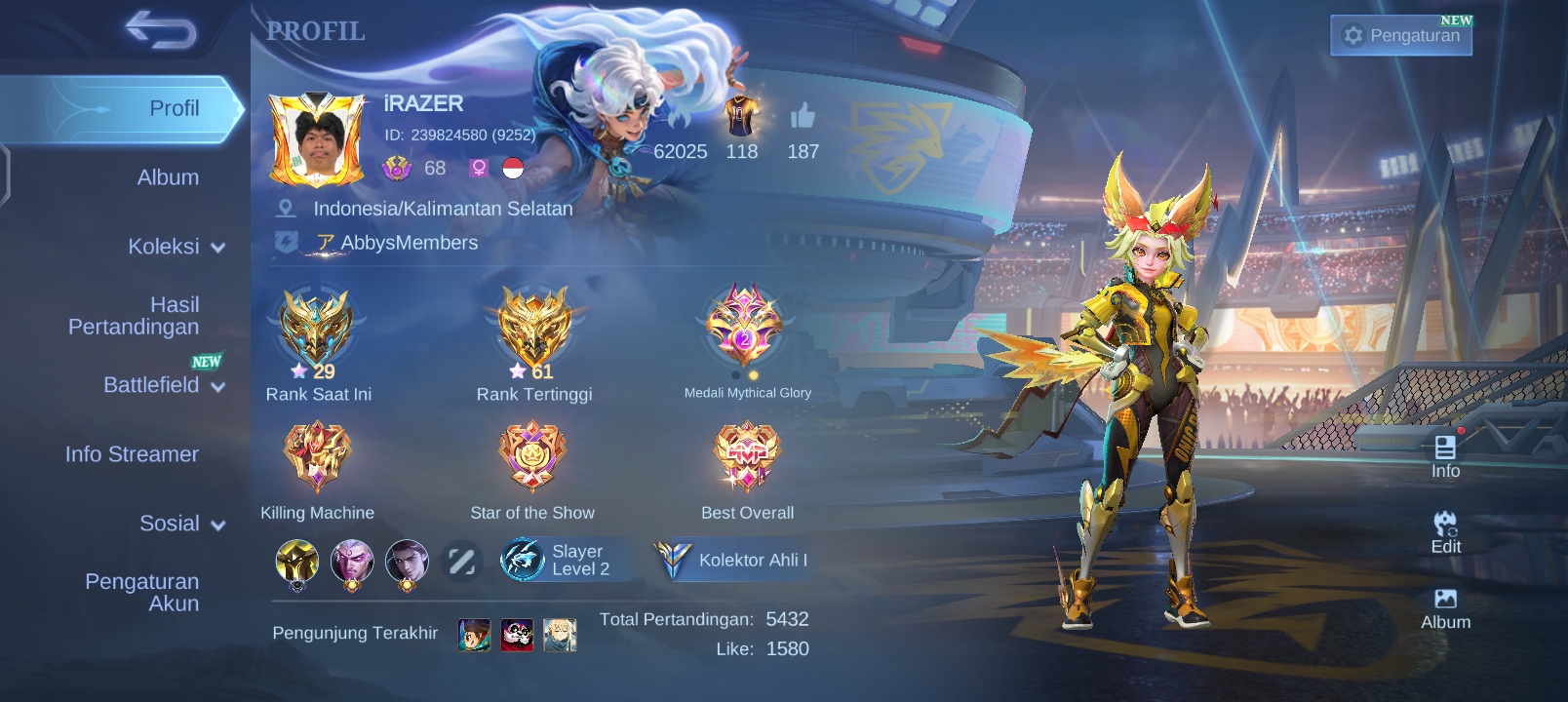Open the Pengaturan settings button
The height and width of the screenshot is (702, 1568).
click(1401, 36)
